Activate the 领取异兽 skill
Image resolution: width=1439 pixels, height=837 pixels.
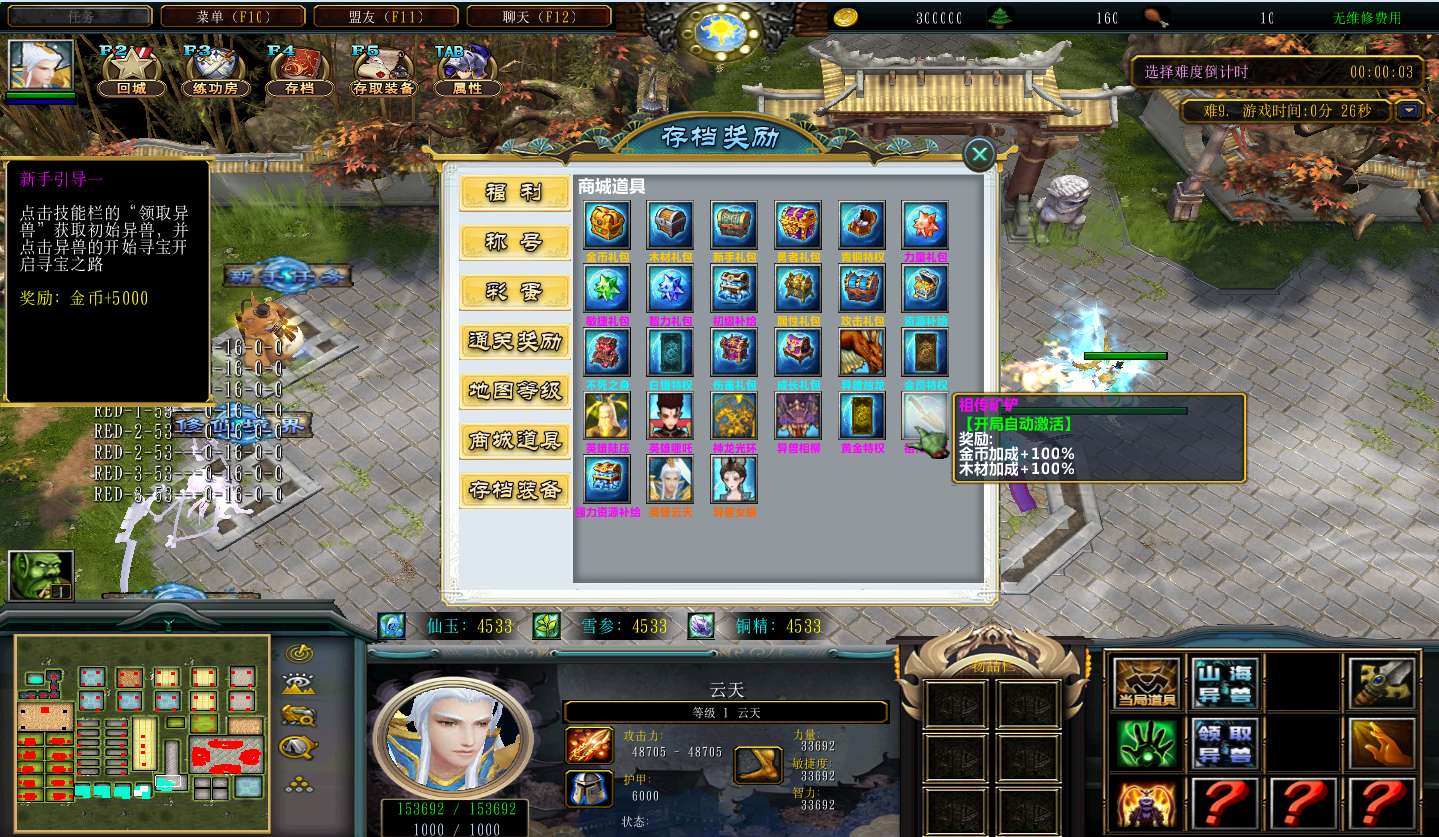[1226, 743]
